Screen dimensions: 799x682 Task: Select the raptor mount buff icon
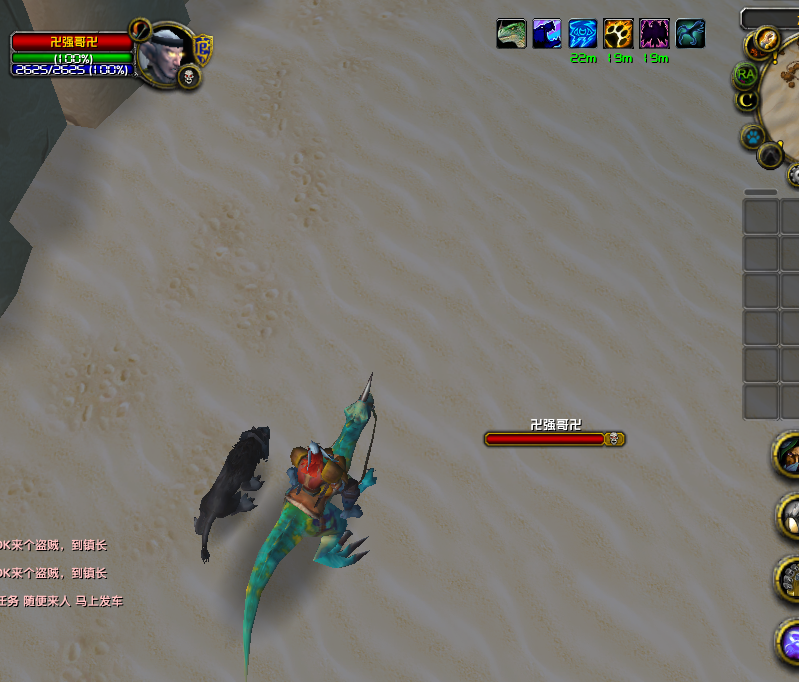[511, 34]
